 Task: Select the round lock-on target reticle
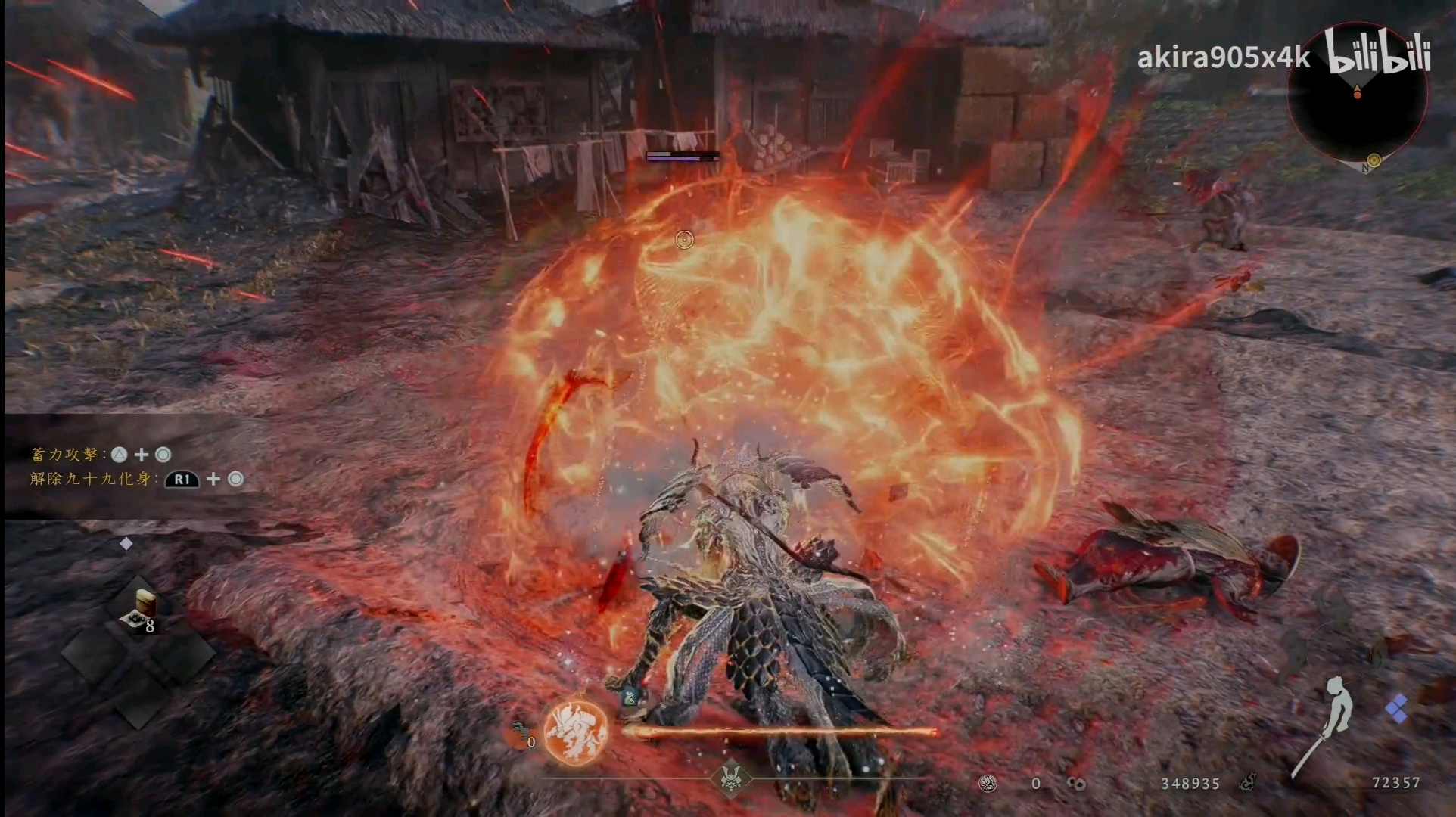pyautogui.click(x=684, y=240)
